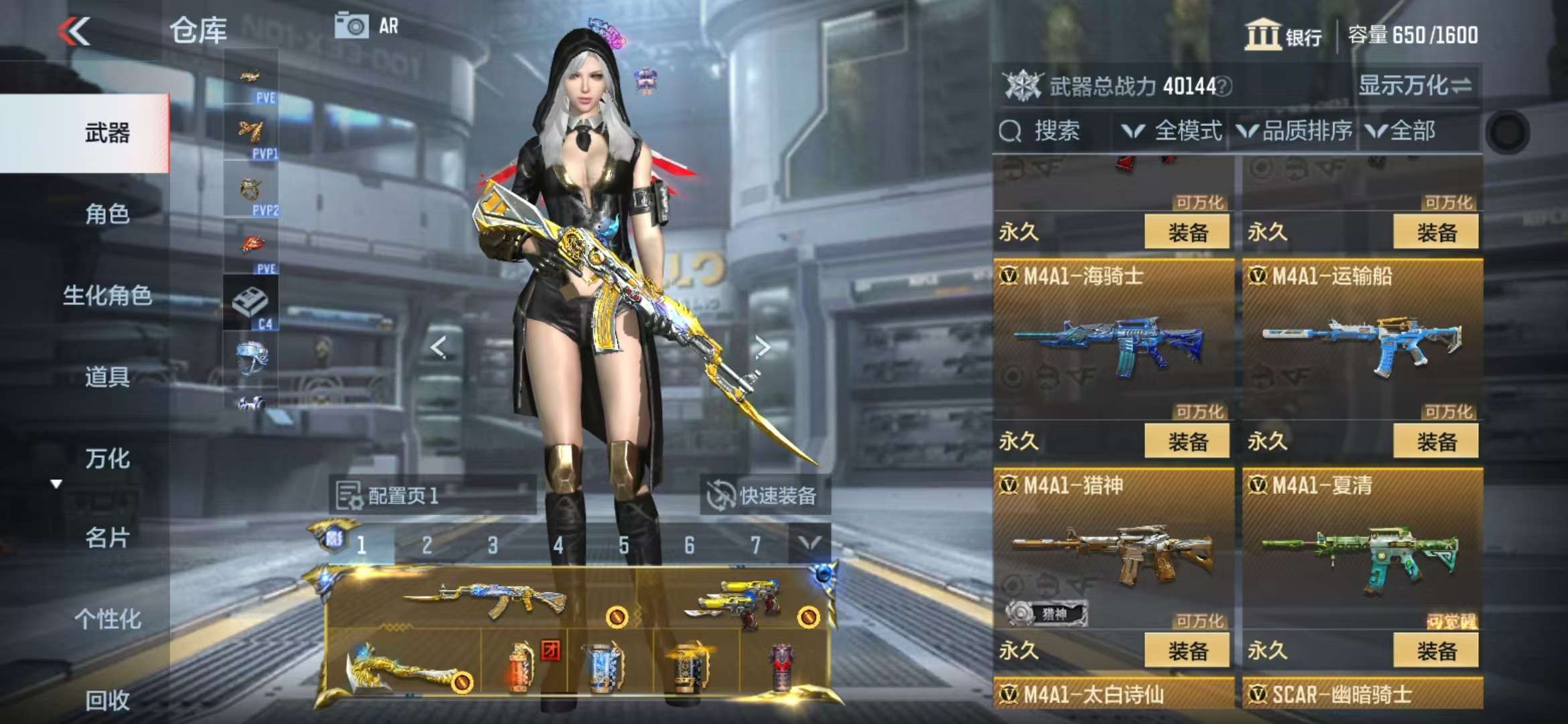This screenshot has width=1568, height=724.
Task: Equip the M4A1-夏清 rifle
Action: pyautogui.click(x=1435, y=650)
